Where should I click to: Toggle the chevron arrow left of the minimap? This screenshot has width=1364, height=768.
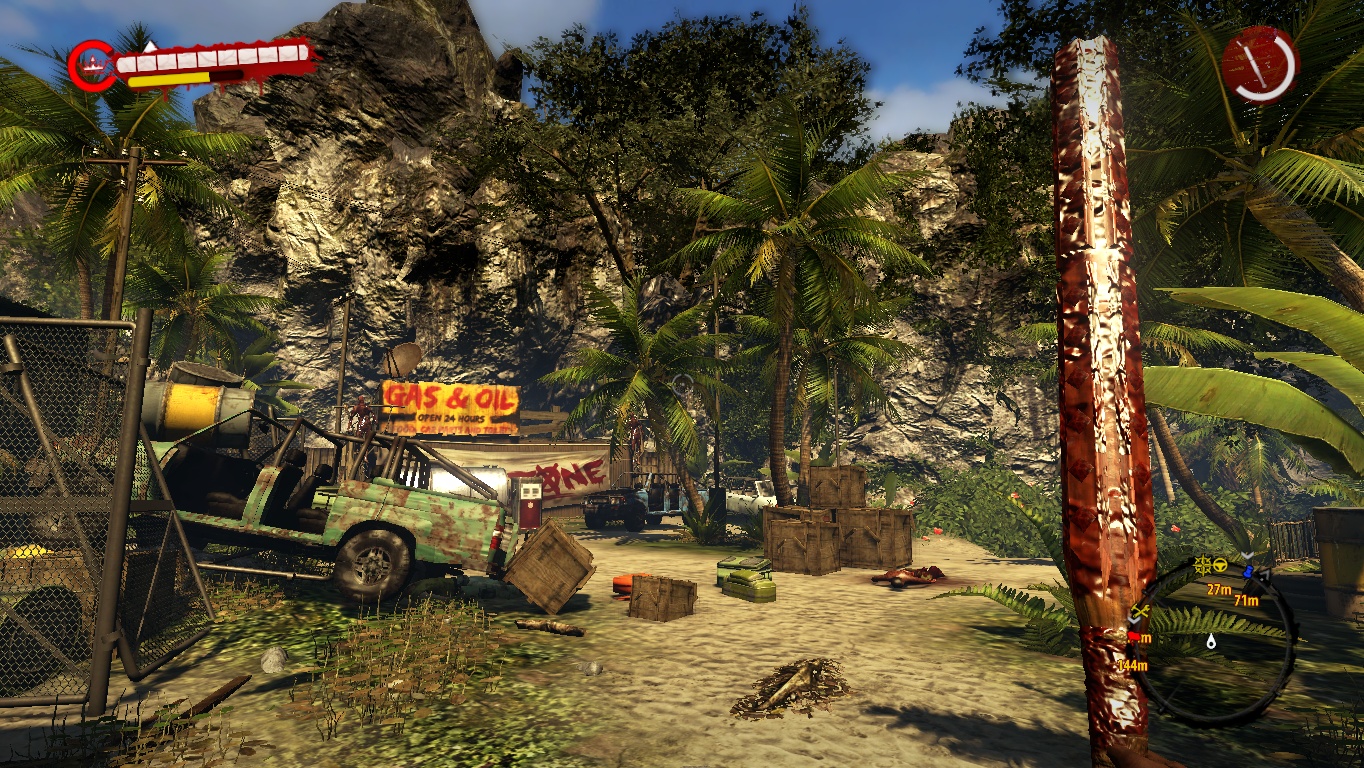(1133, 622)
